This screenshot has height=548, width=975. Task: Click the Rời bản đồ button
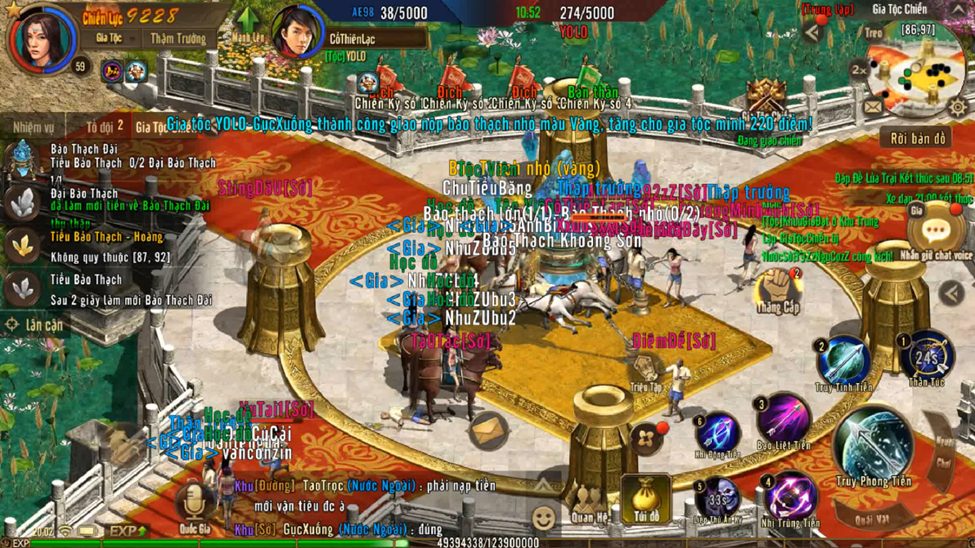point(912,137)
